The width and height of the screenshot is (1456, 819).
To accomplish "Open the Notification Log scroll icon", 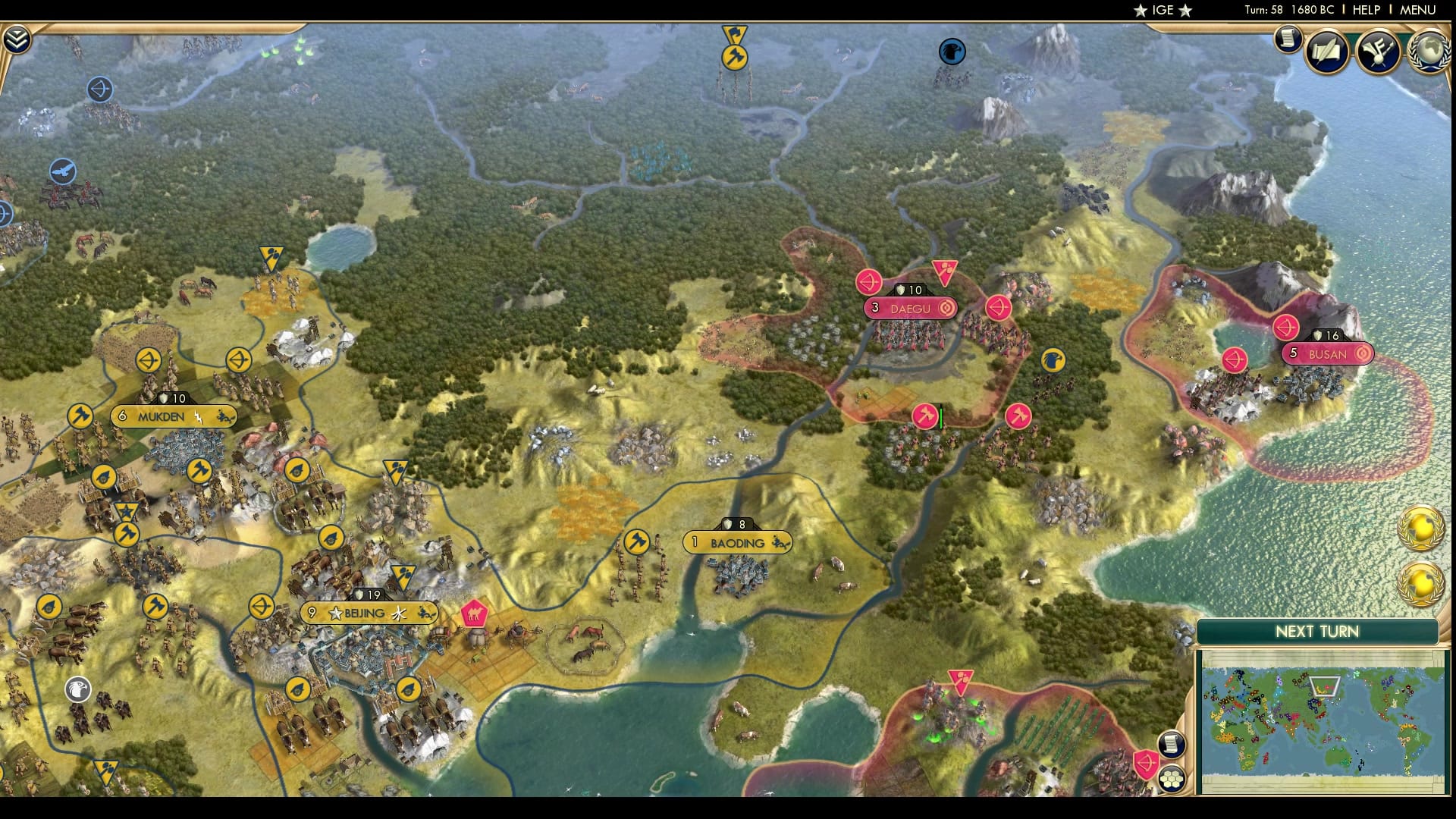I will point(1287,40).
